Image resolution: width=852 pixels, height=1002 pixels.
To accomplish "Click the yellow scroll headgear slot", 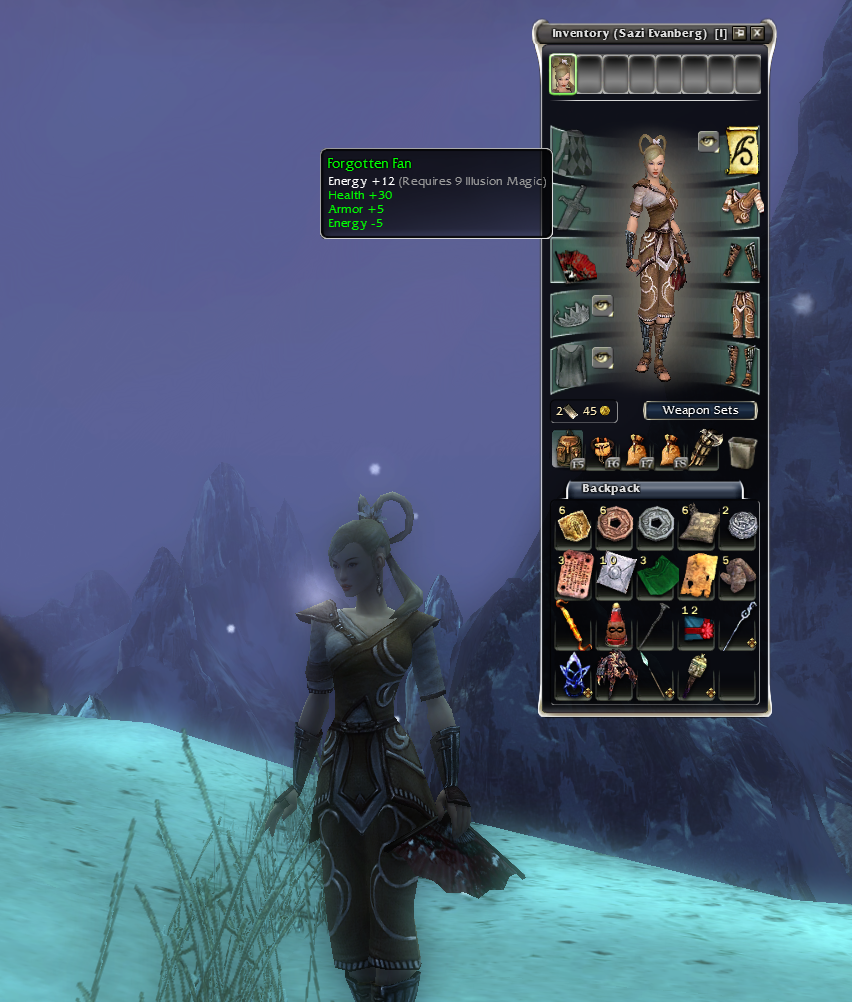I will 741,148.
